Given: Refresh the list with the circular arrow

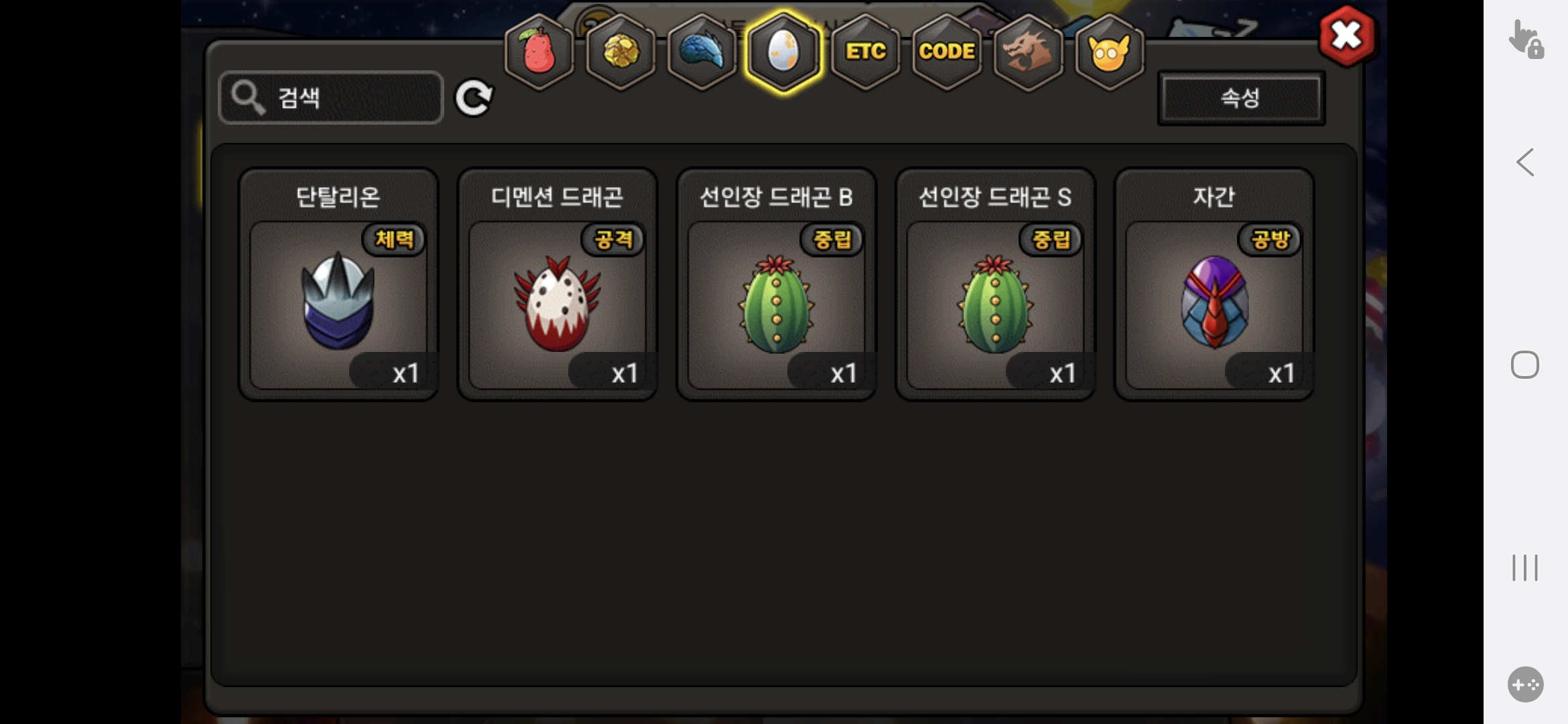Looking at the screenshot, I should [x=474, y=99].
